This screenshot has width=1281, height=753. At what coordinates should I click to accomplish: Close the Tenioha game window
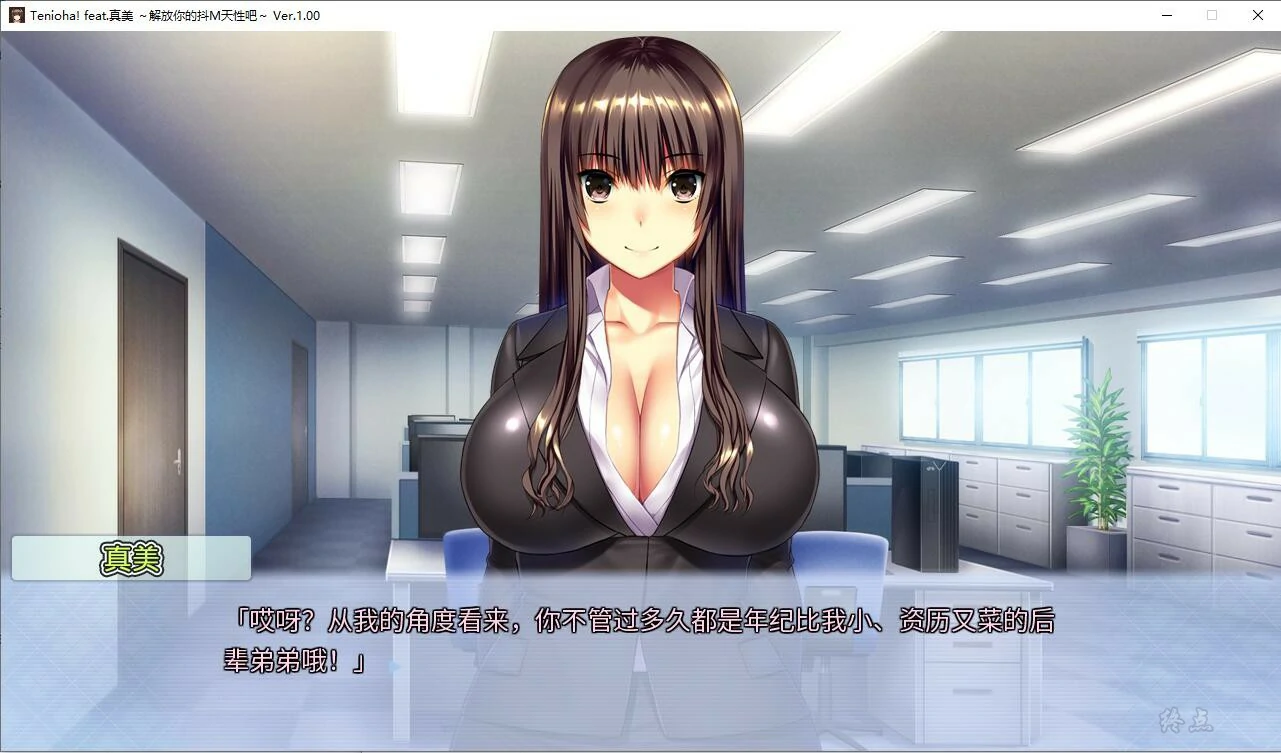pyautogui.click(x=1257, y=15)
